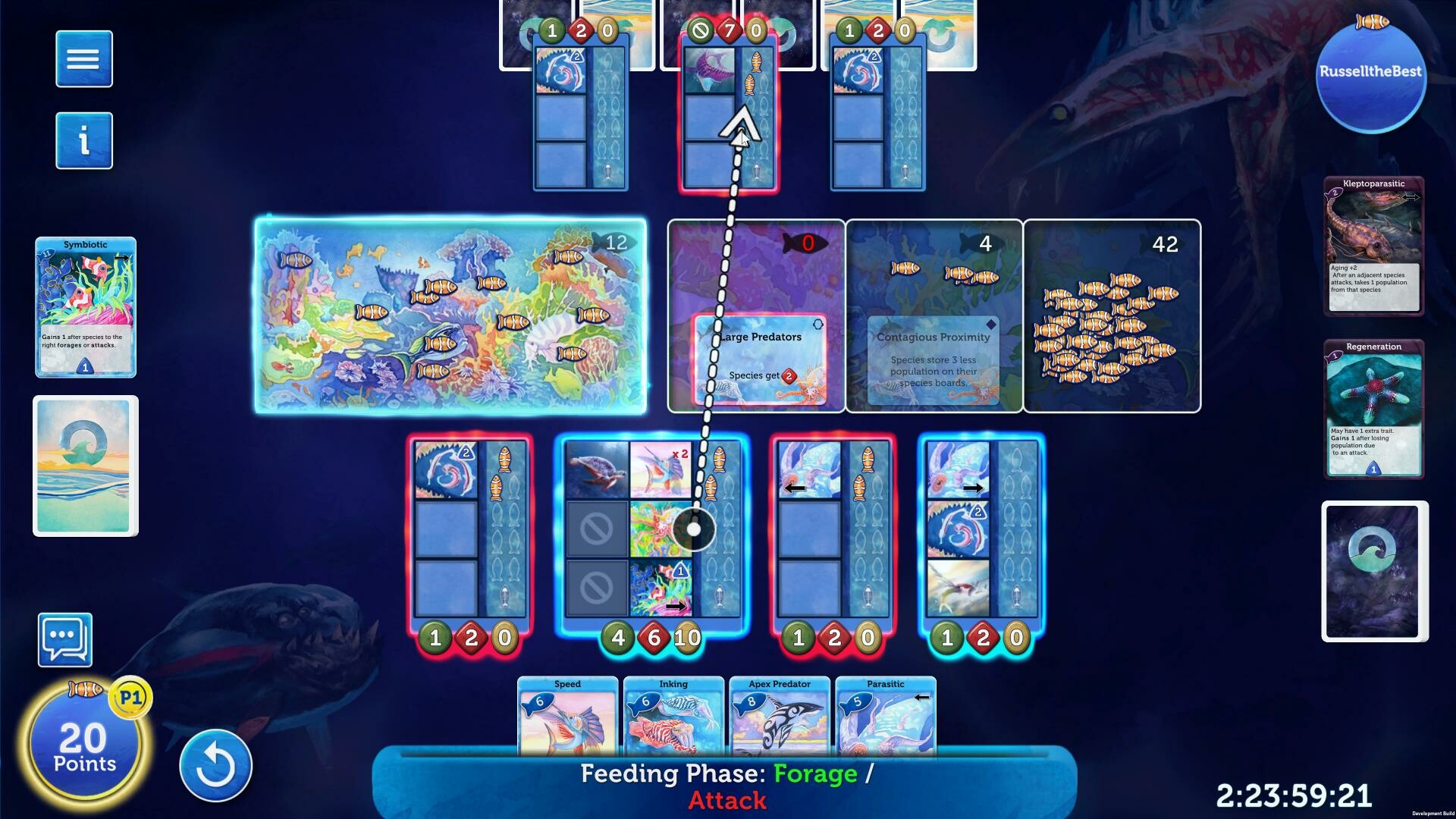The width and height of the screenshot is (1456, 819).
Task: Open chat via the speech bubble icon
Action: (65, 639)
